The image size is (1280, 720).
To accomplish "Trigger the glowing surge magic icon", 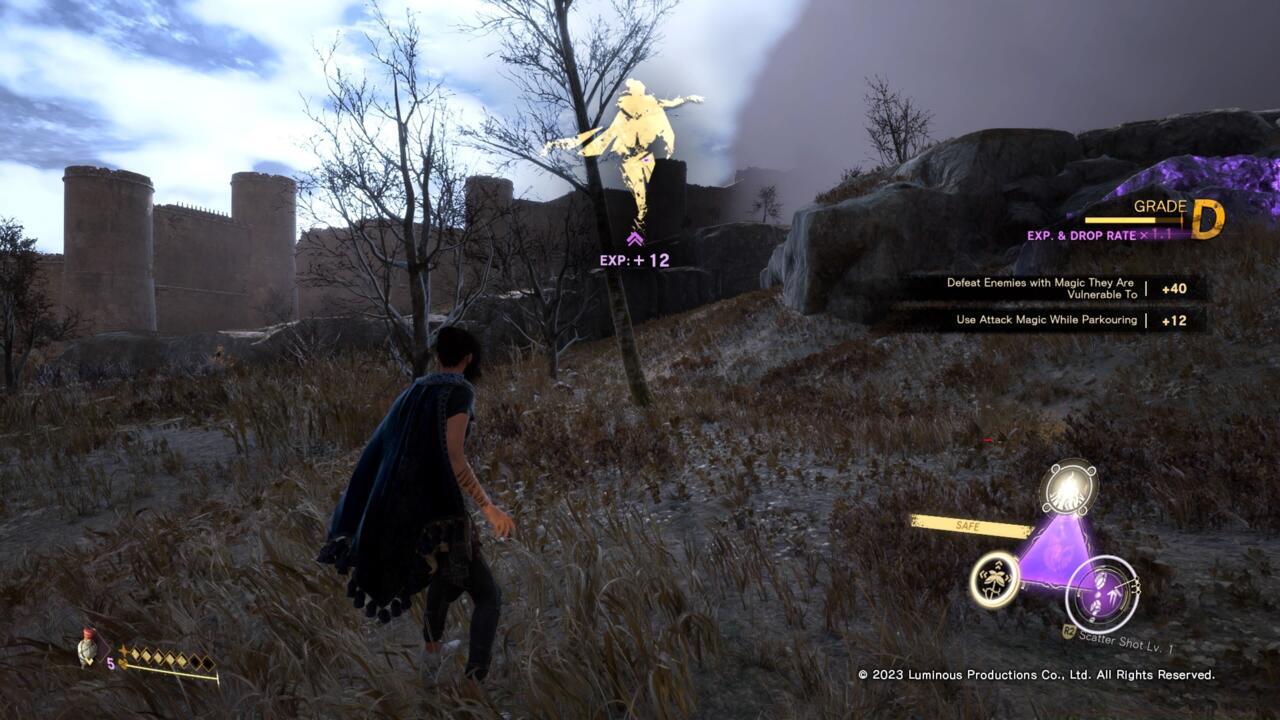I will (1068, 488).
